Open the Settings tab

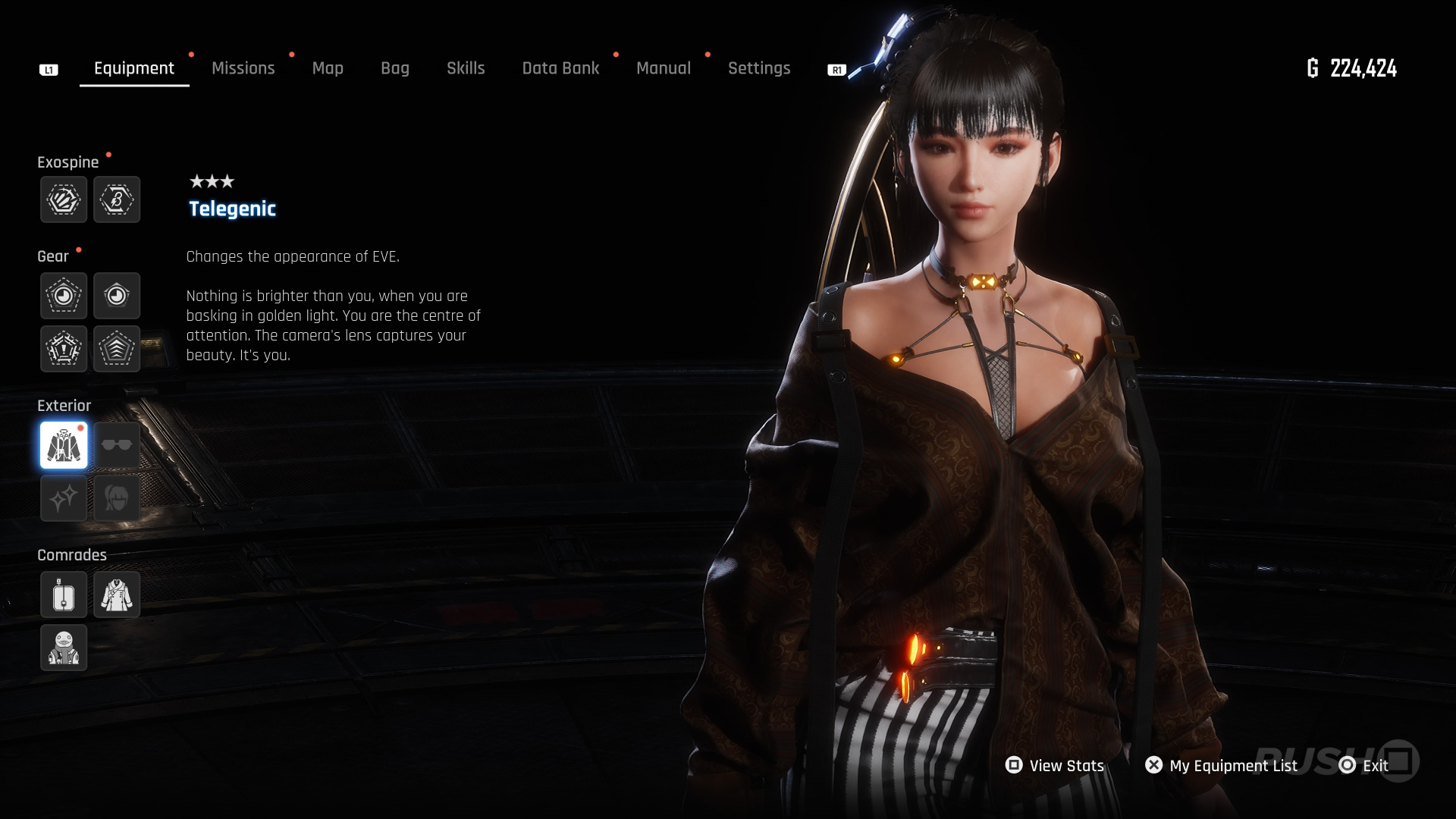[759, 68]
